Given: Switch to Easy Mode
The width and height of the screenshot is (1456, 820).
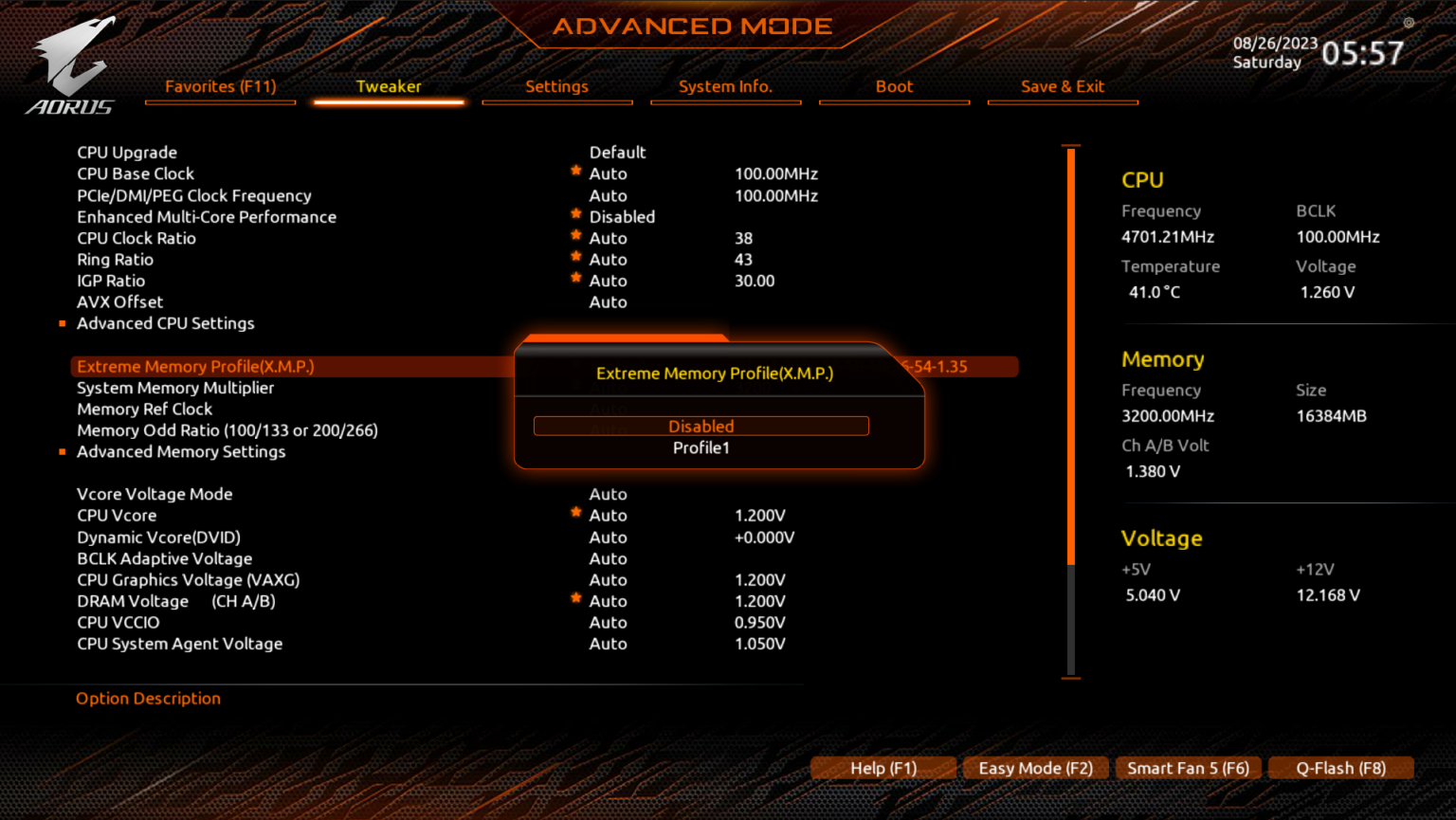Looking at the screenshot, I should tap(1035, 768).
